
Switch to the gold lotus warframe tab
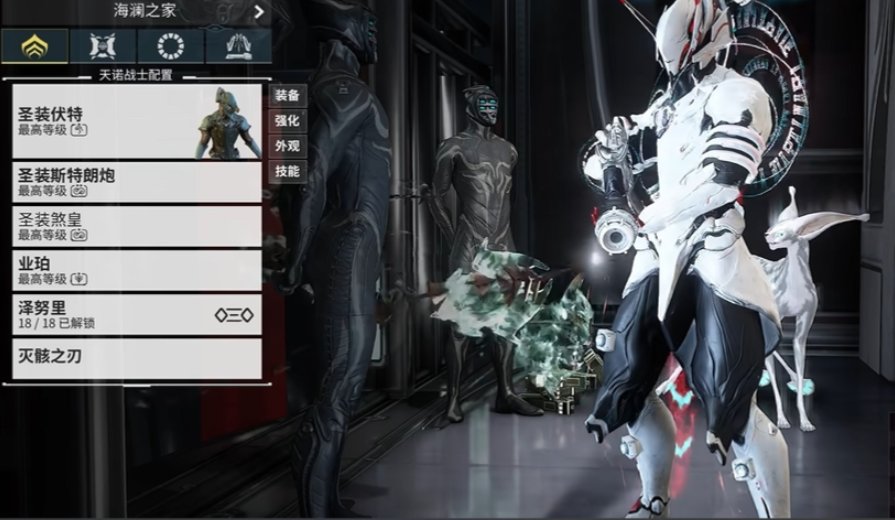tap(34, 46)
